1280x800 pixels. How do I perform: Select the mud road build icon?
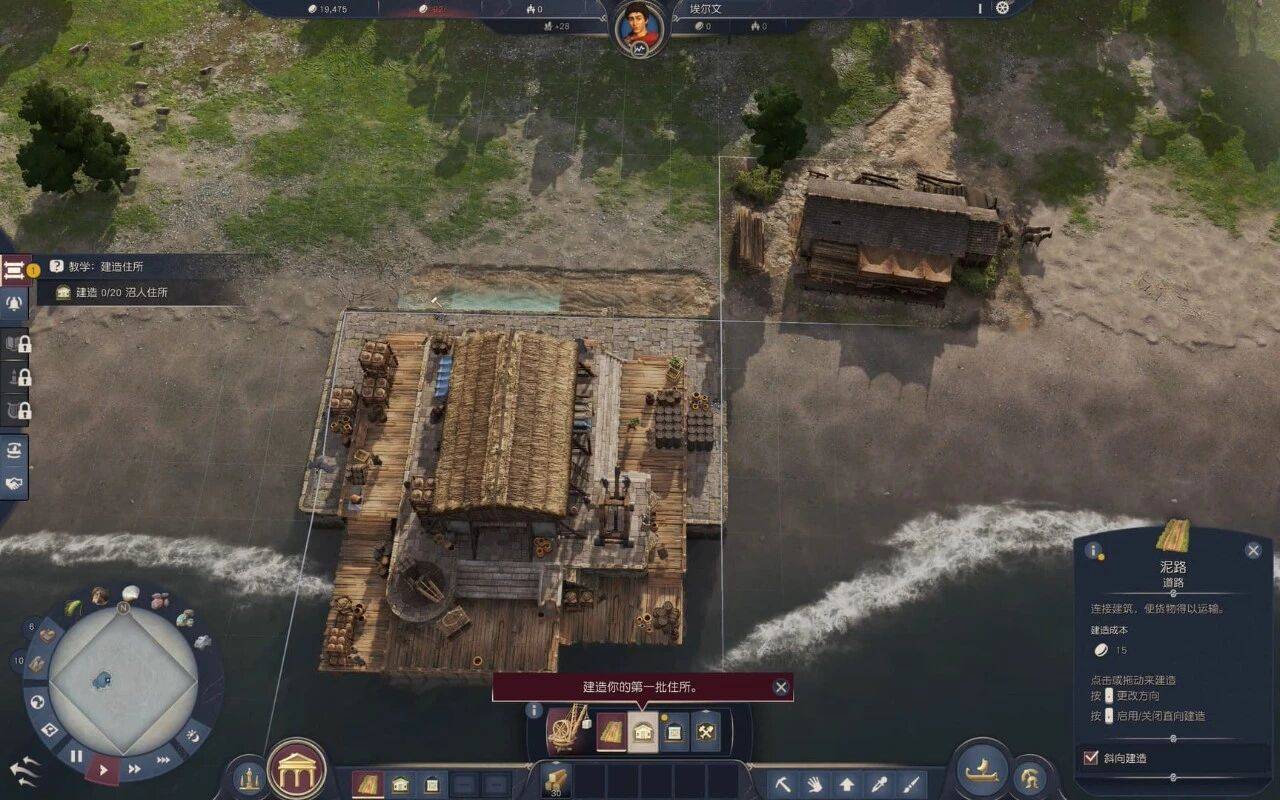[x=611, y=732]
